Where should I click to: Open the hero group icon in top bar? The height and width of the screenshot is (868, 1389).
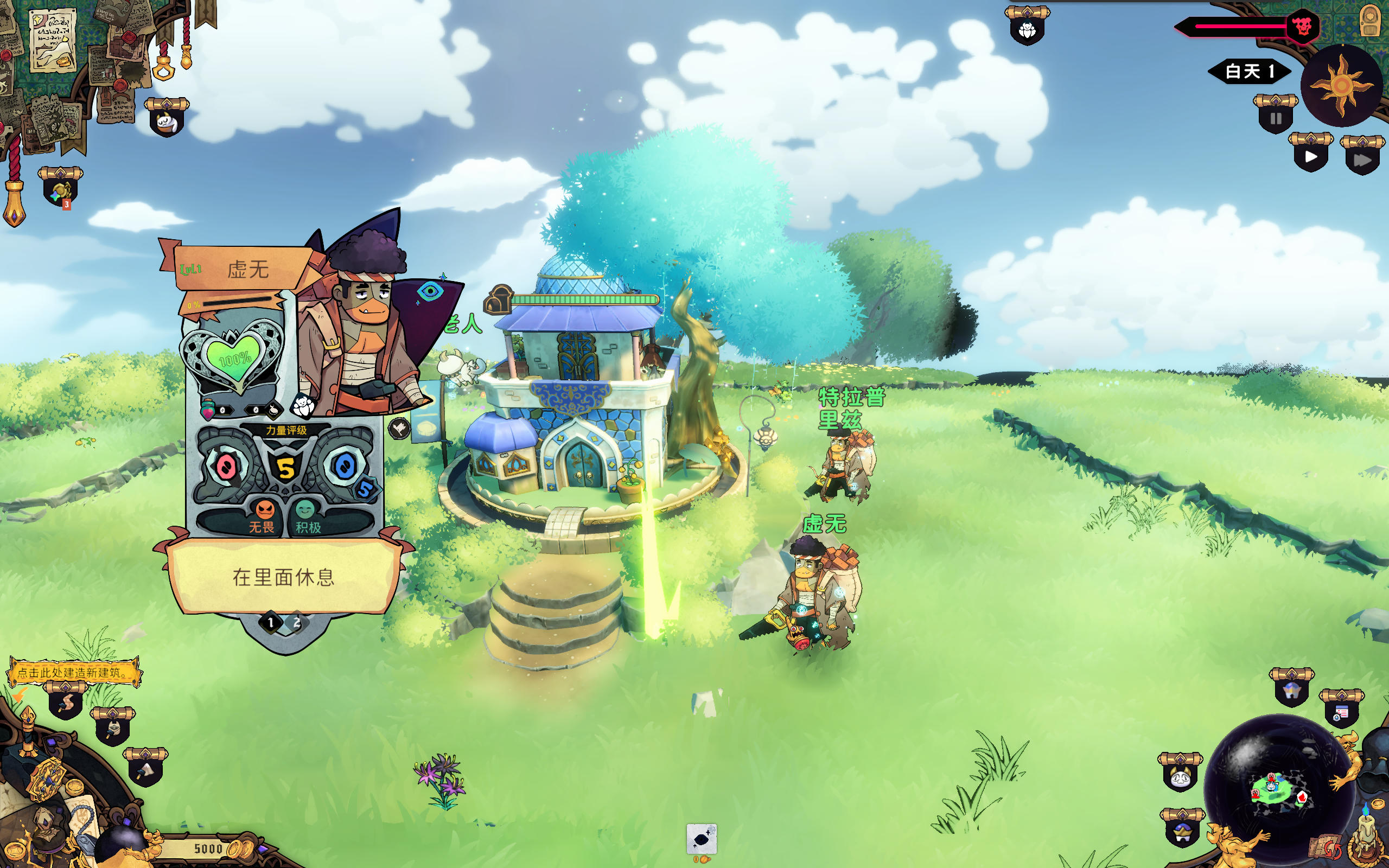1027,29
